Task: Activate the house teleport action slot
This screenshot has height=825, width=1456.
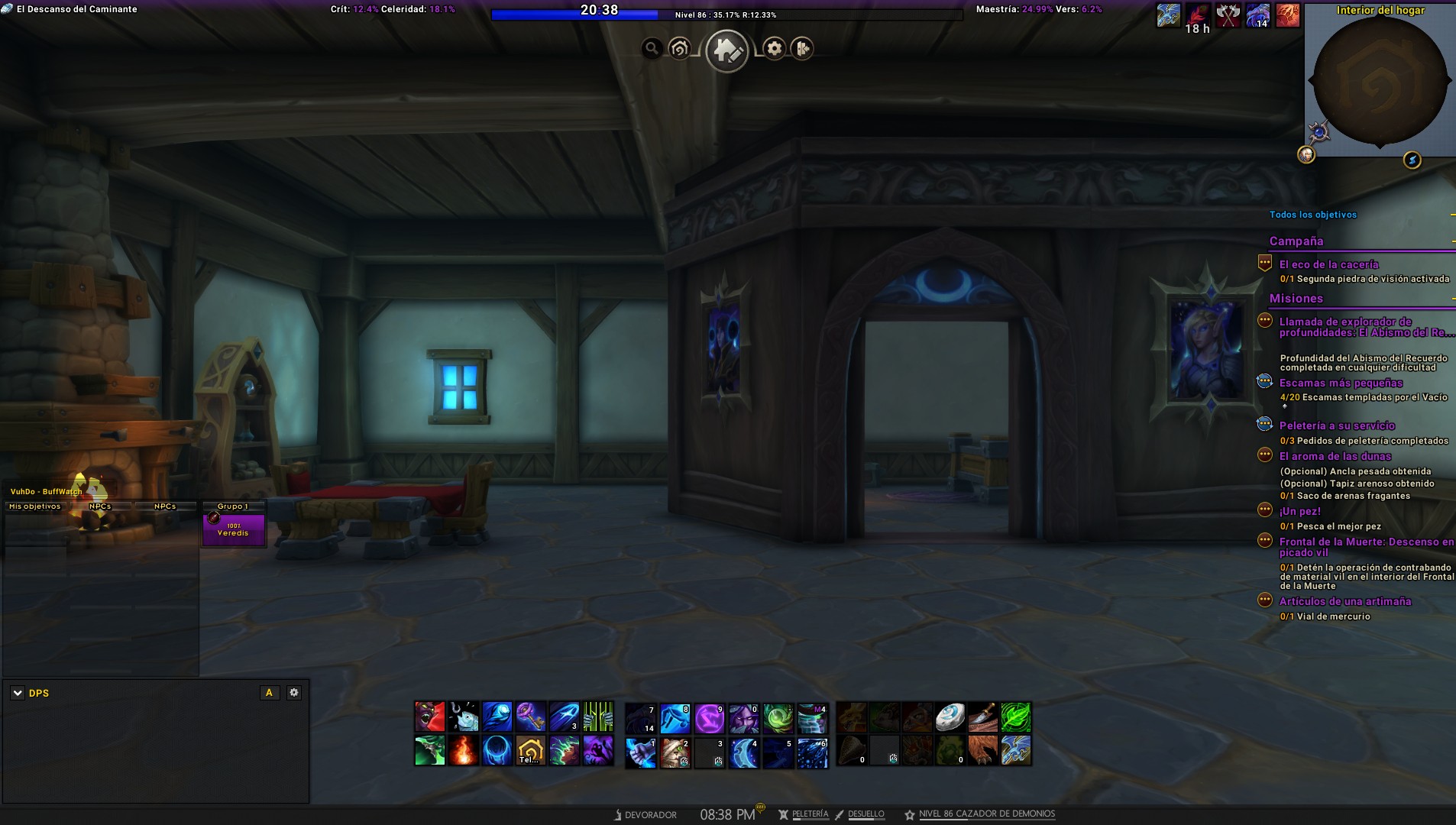Action: (x=530, y=751)
